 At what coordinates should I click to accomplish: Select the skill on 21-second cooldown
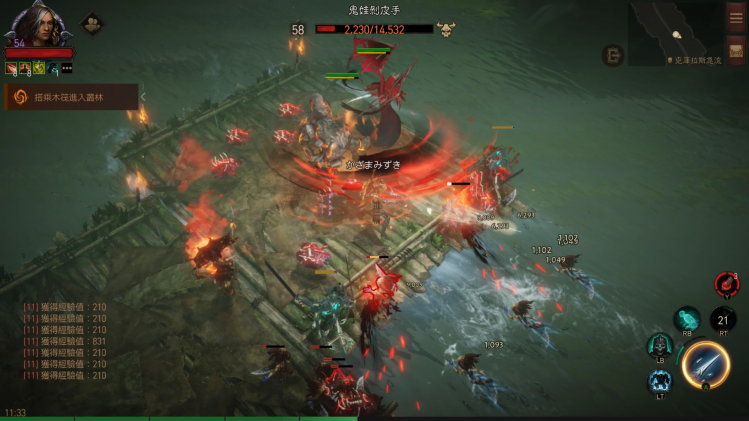[723, 319]
